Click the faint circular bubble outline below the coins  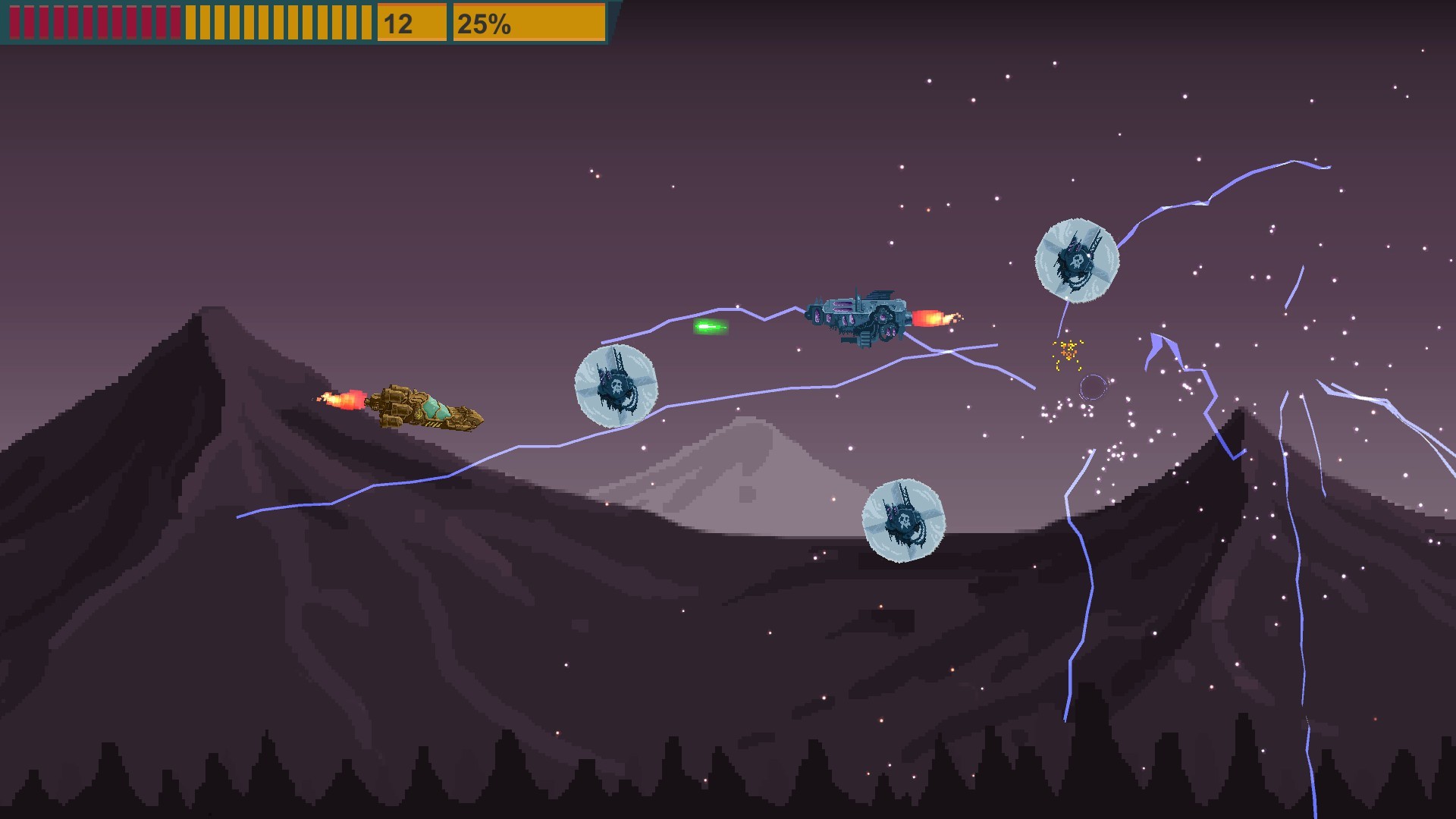pos(1092,387)
